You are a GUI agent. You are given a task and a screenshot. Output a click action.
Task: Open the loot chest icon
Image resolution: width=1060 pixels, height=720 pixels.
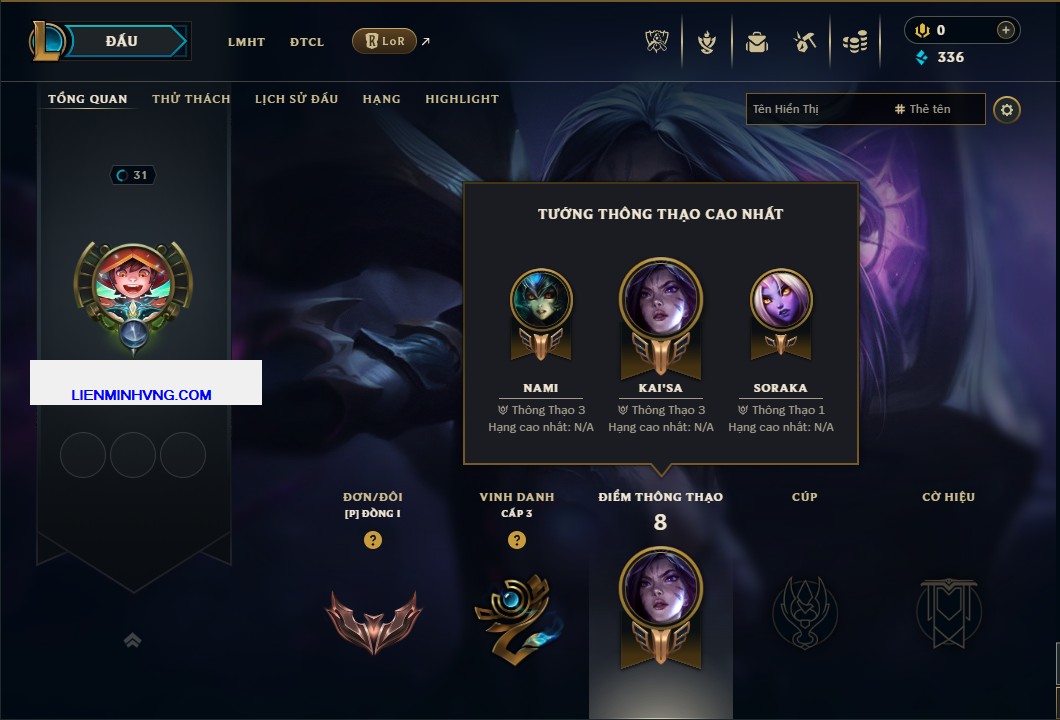coord(805,42)
